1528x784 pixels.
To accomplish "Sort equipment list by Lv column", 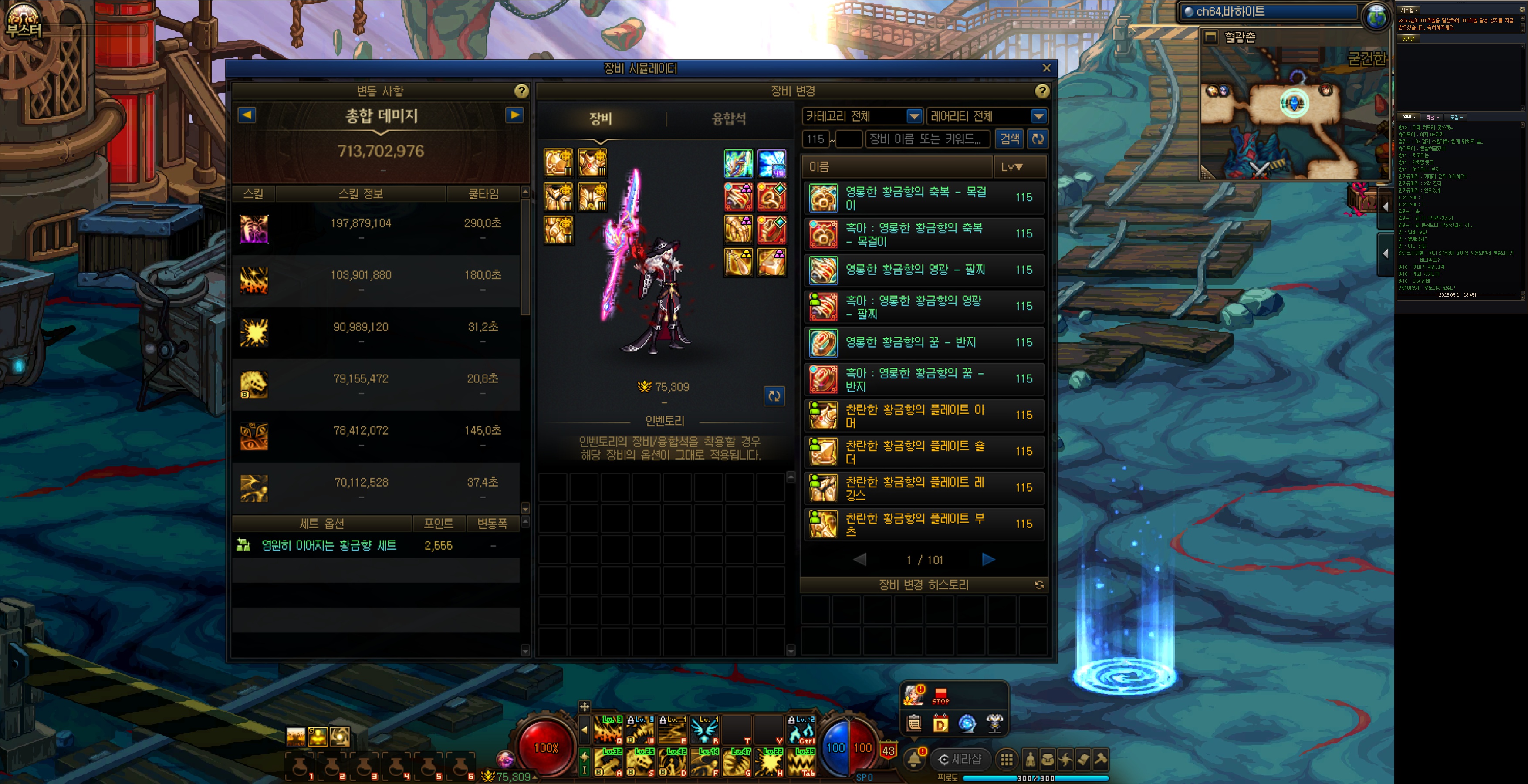I will (1012, 167).
